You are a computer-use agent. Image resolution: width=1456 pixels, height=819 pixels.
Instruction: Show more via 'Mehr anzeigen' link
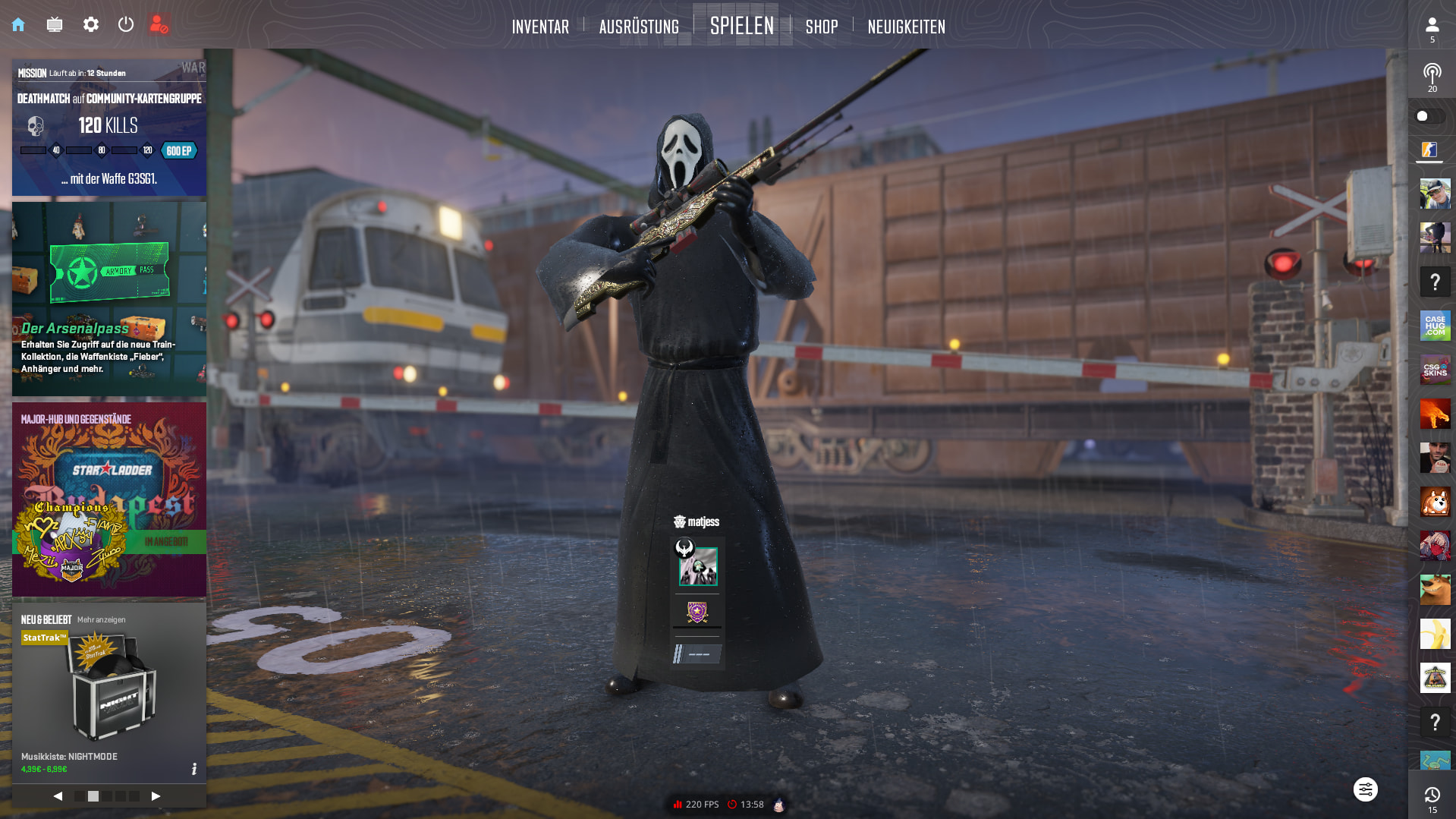click(x=101, y=619)
